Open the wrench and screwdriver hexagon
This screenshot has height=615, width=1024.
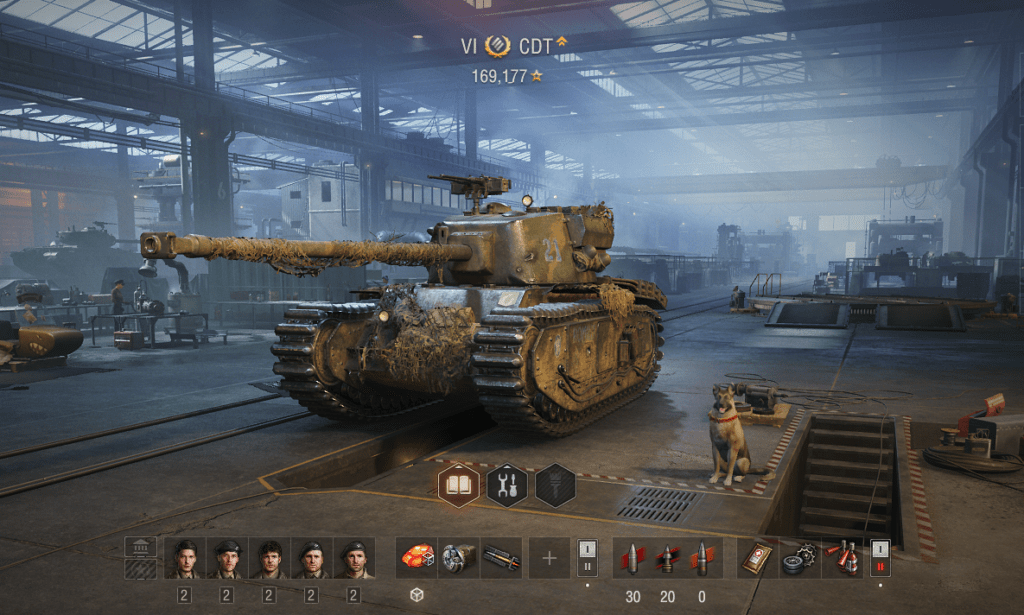point(506,485)
